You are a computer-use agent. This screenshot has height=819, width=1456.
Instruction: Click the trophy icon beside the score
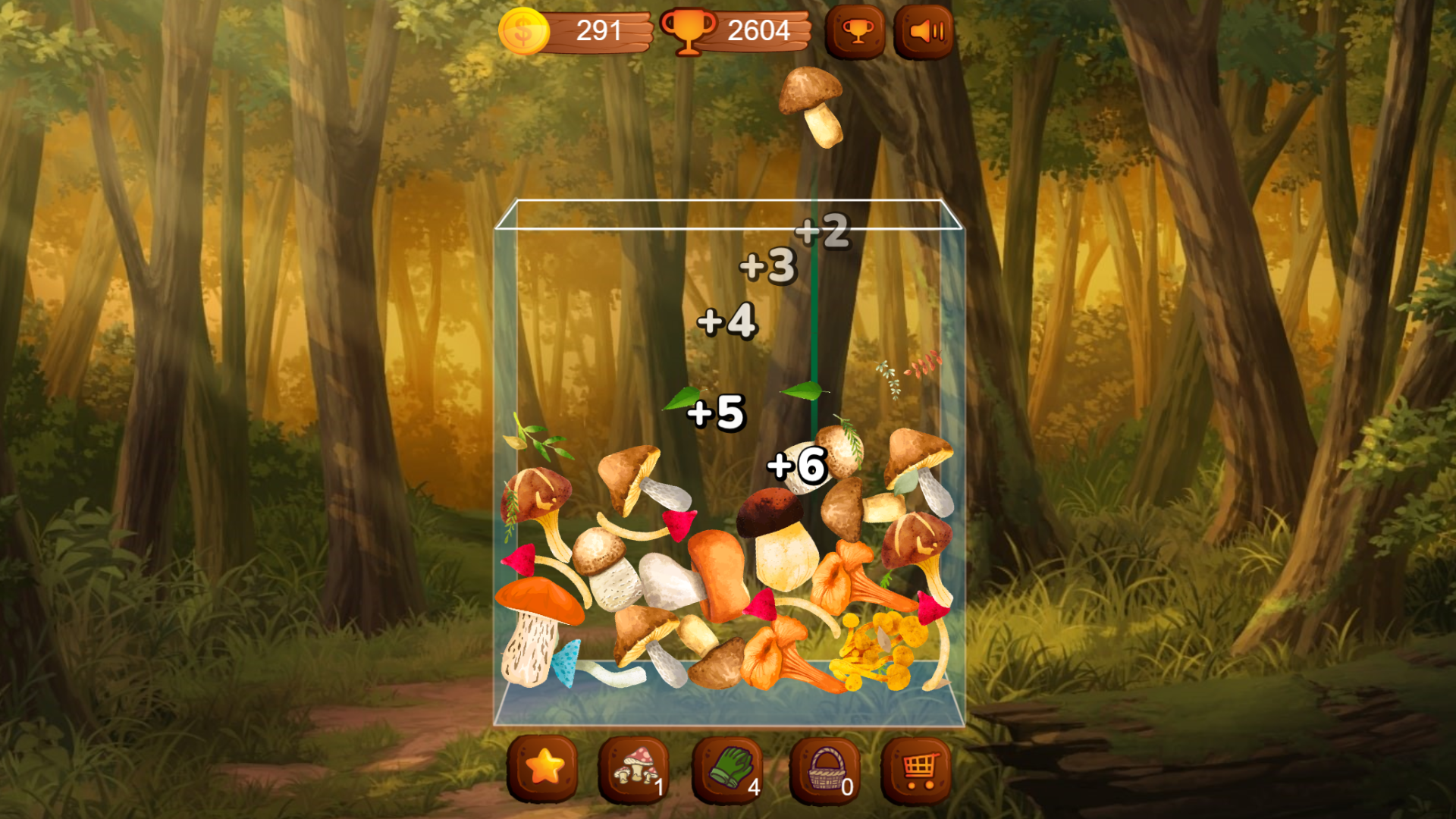coord(689,31)
